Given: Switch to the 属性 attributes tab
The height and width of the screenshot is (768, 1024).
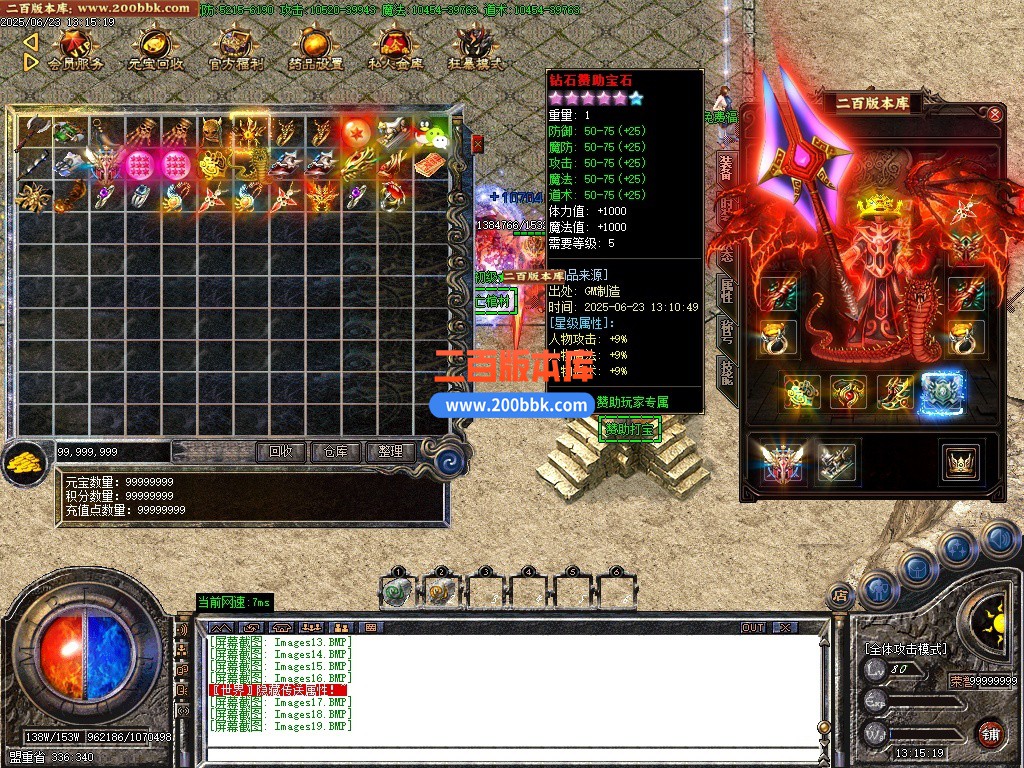Looking at the screenshot, I should tap(727, 290).
